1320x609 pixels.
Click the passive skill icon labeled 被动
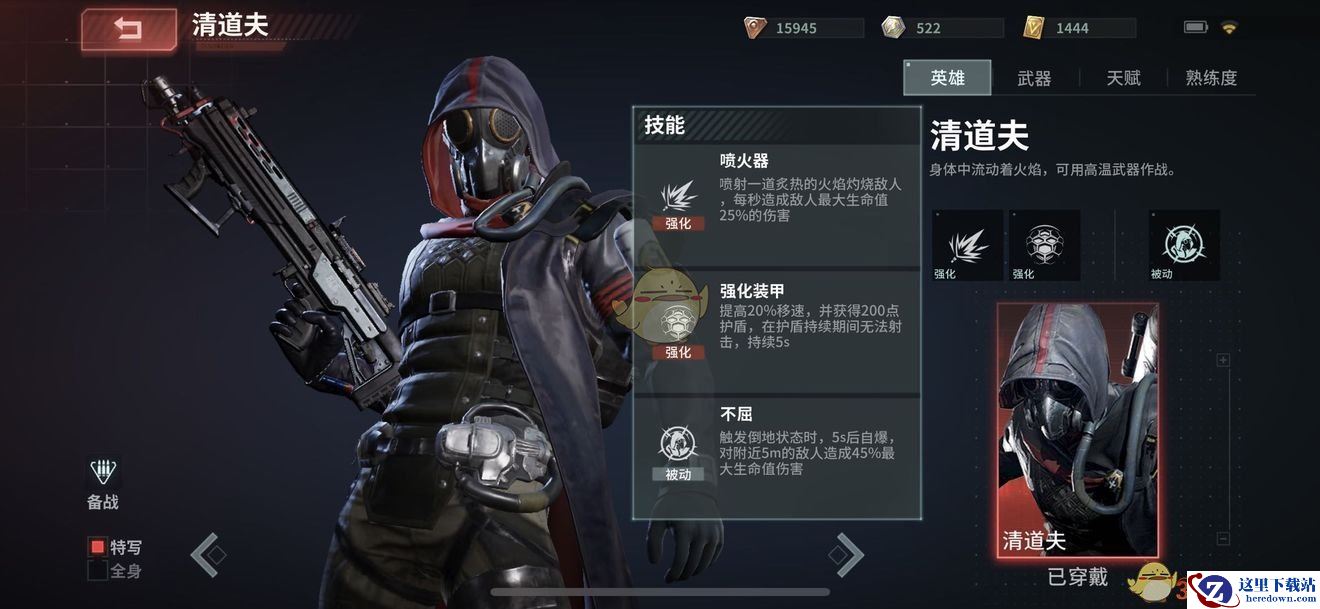tap(1184, 245)
